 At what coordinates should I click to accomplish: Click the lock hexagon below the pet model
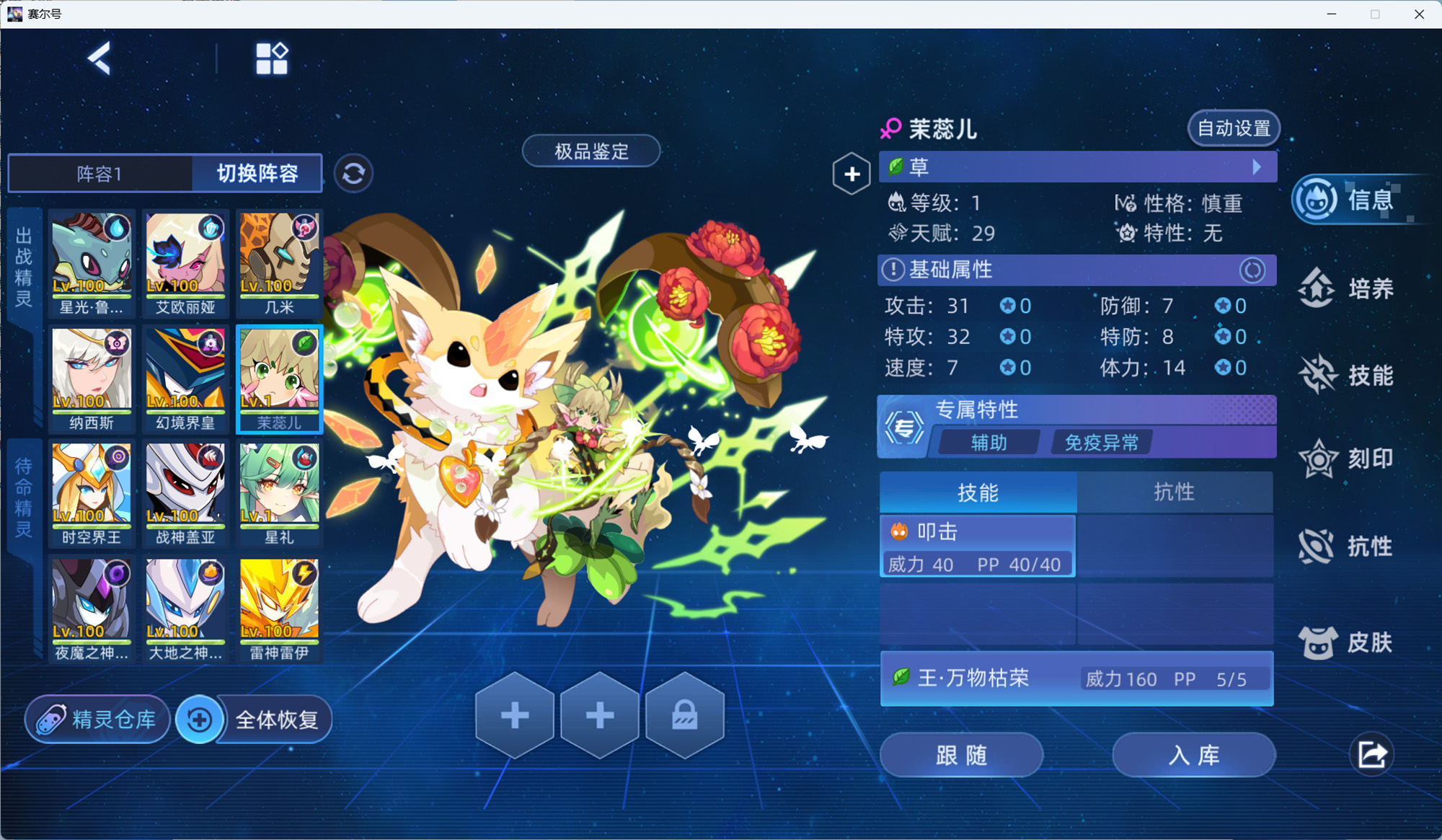click(x=684, y=715)
